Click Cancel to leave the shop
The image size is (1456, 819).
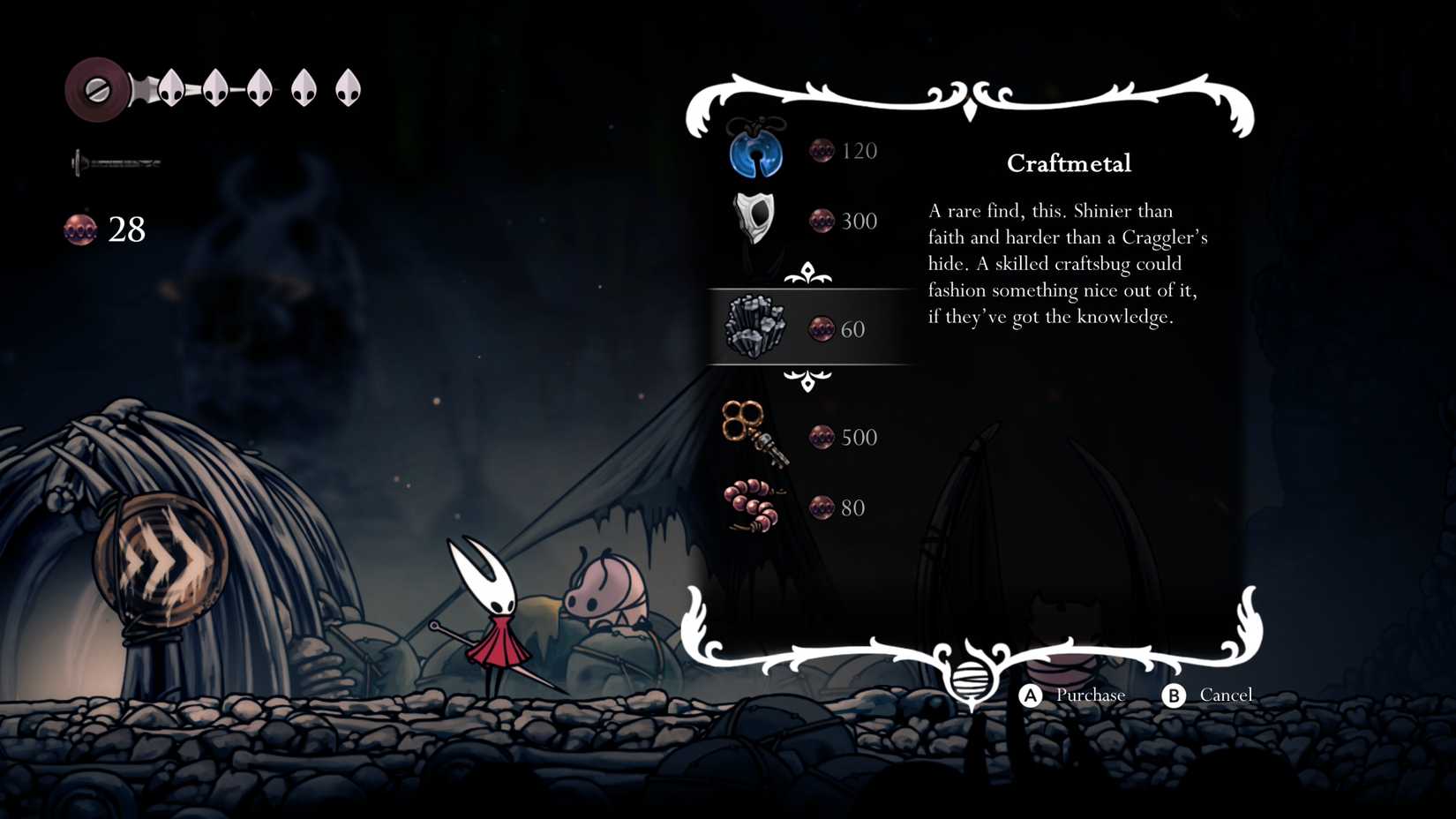click(x=1227, y=695)
